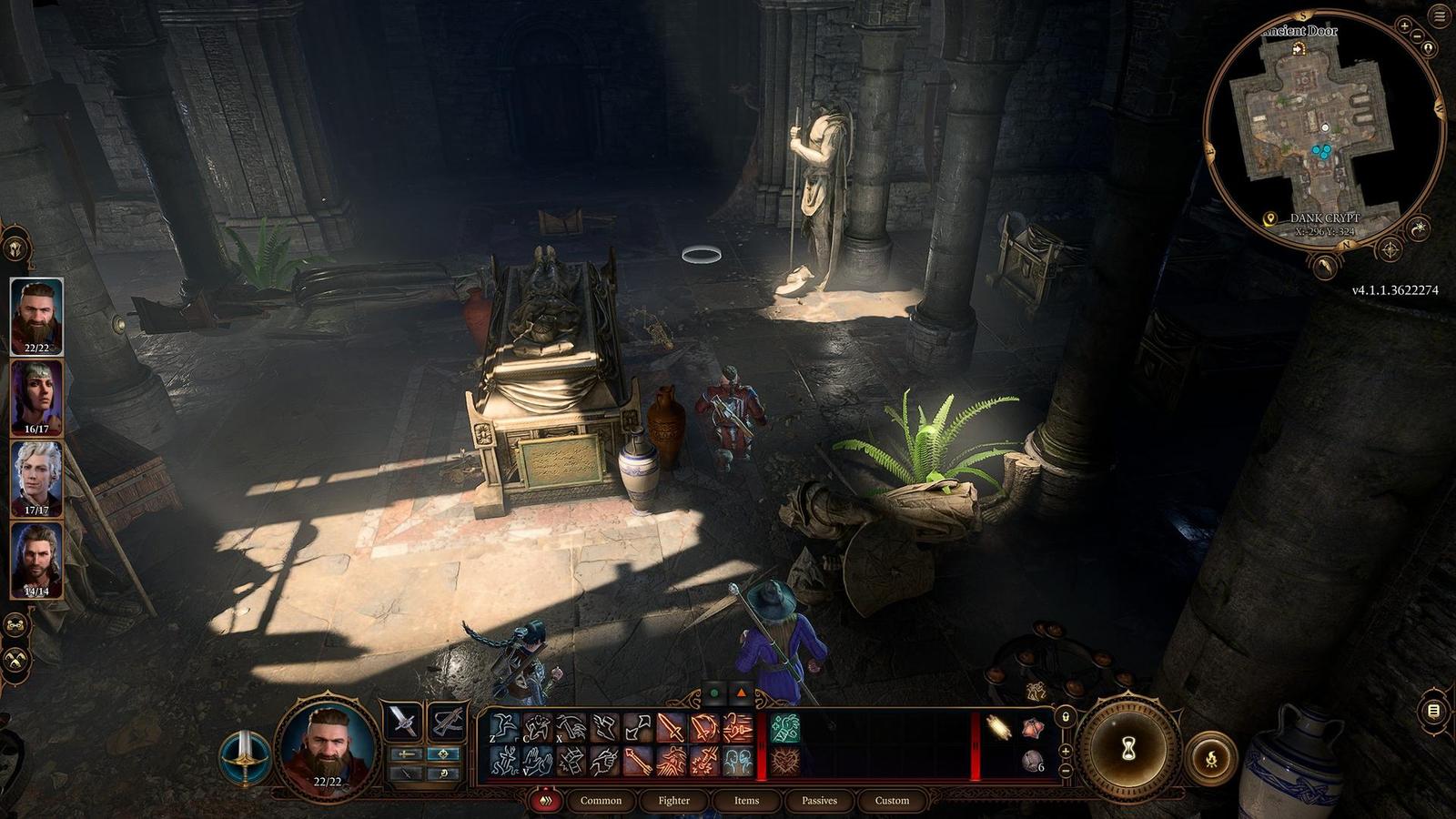Choose the dark-haired bearded companion portrait at 14/14
The image size is (1456, 819).
pos(36,559)
